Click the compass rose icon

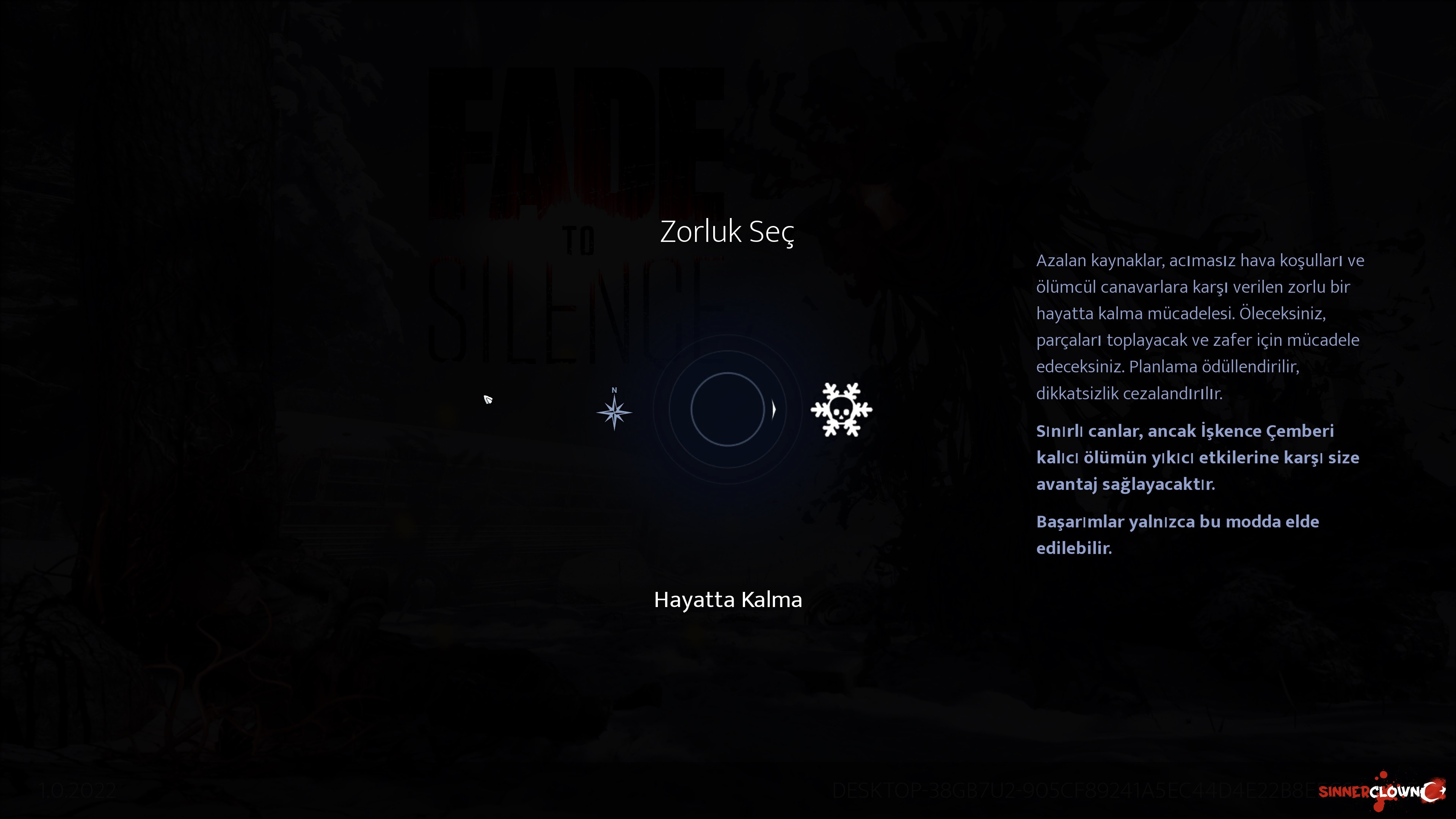pyautogui.click(x=615, y=413)
